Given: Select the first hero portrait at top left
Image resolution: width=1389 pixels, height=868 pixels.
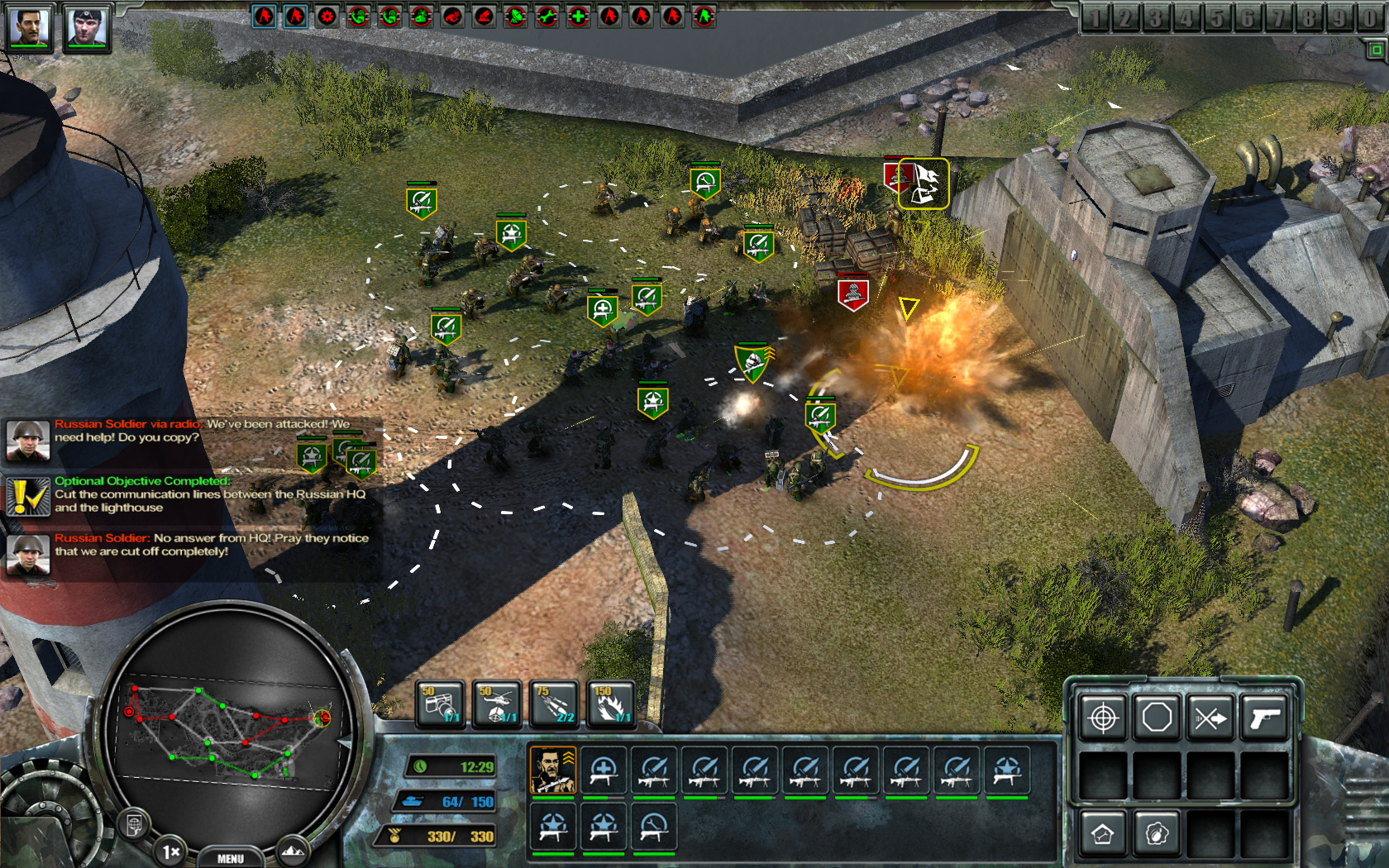Looking at the screenshot, I should (30, 26).
